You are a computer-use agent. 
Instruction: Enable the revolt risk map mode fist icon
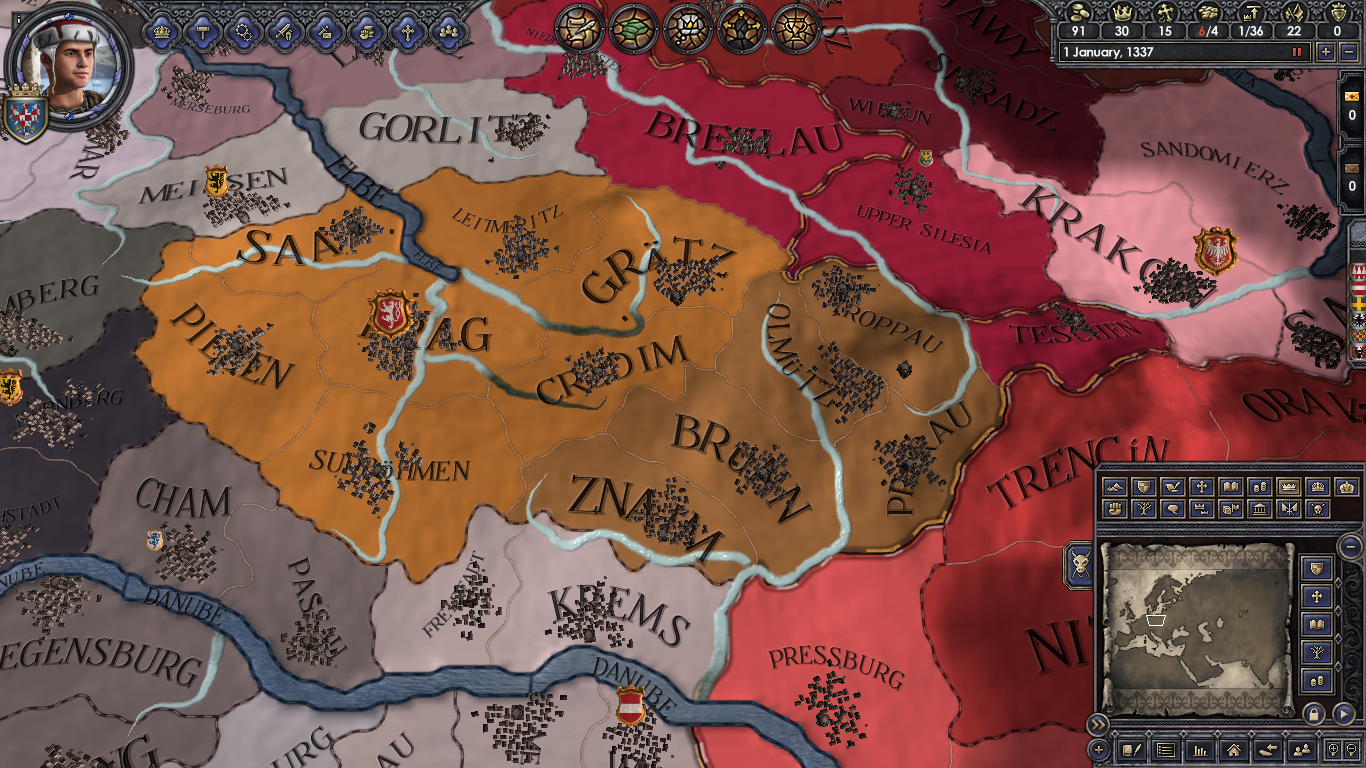(1114, 509)
